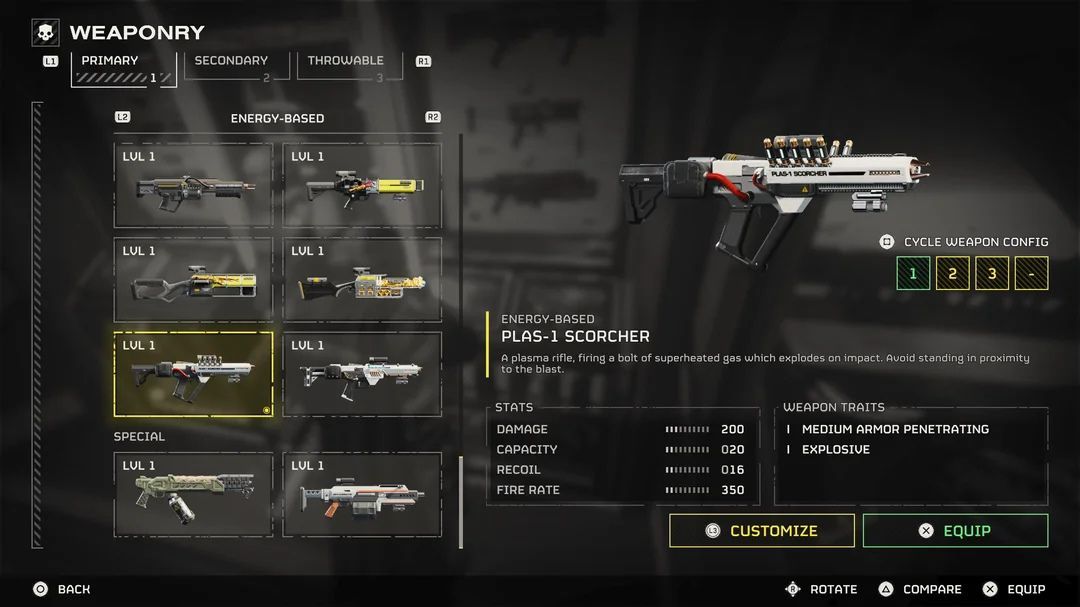Screen dimensions: 1080x607
Task: Pick the skeleton-stock gray and yellow weapon
Action: 193,280
